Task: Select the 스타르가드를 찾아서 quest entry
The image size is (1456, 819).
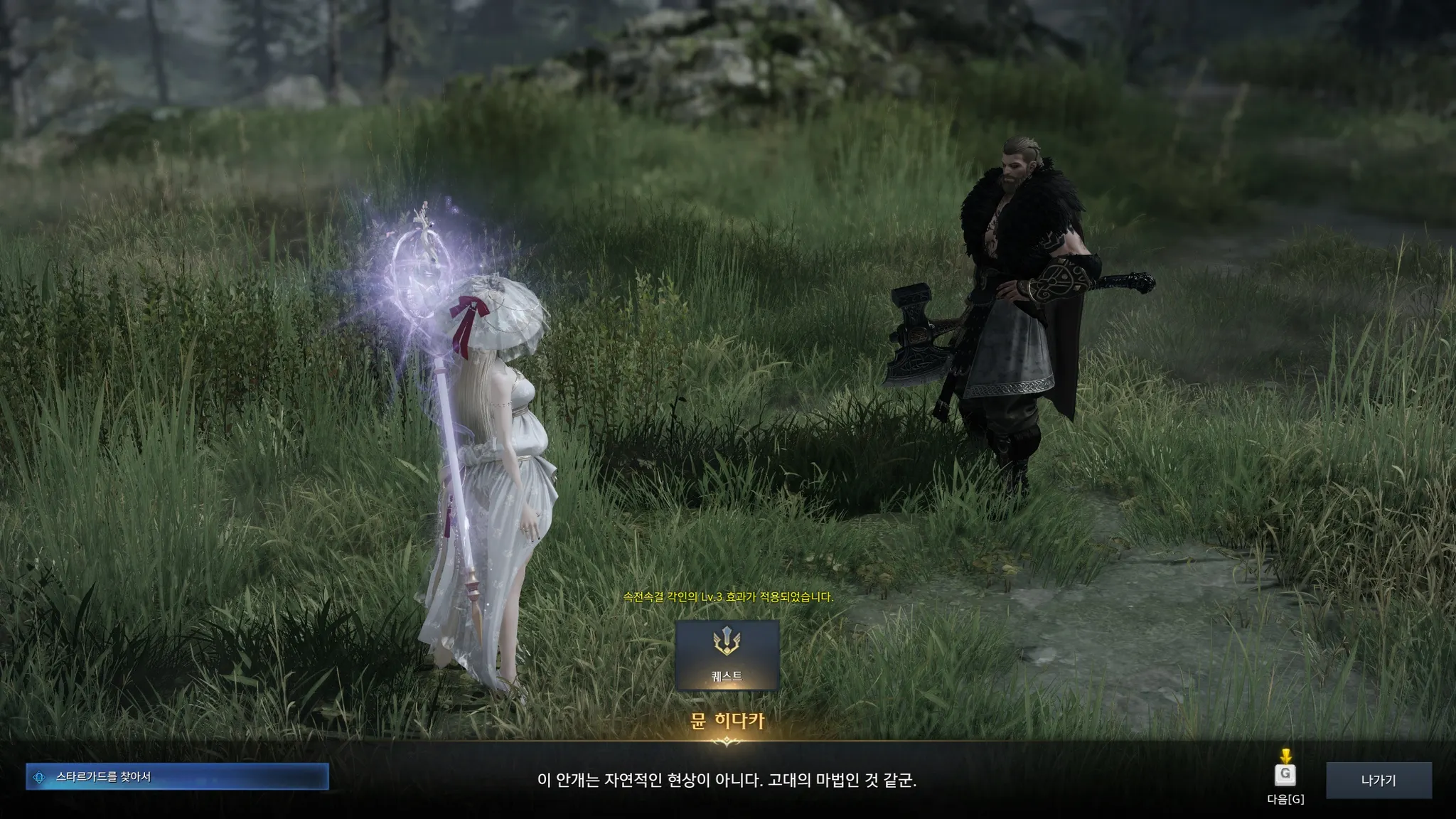Action: tap(177, 777)
